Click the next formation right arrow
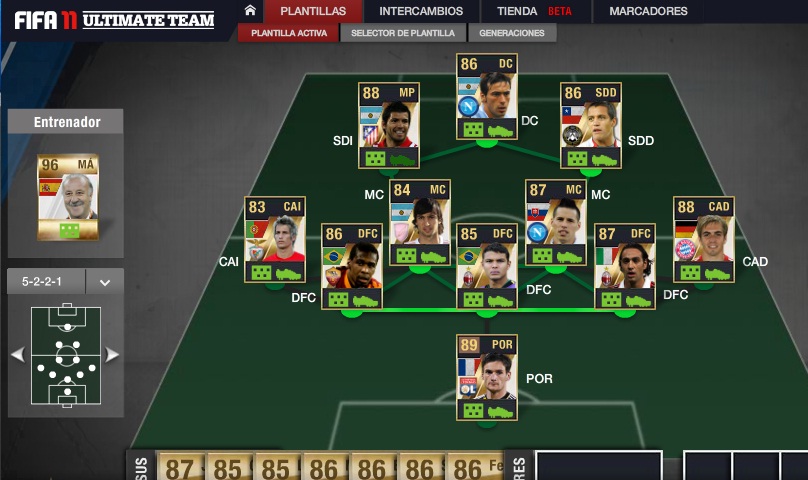The height and width of the screenshot is (480, 808). [112, 355]
